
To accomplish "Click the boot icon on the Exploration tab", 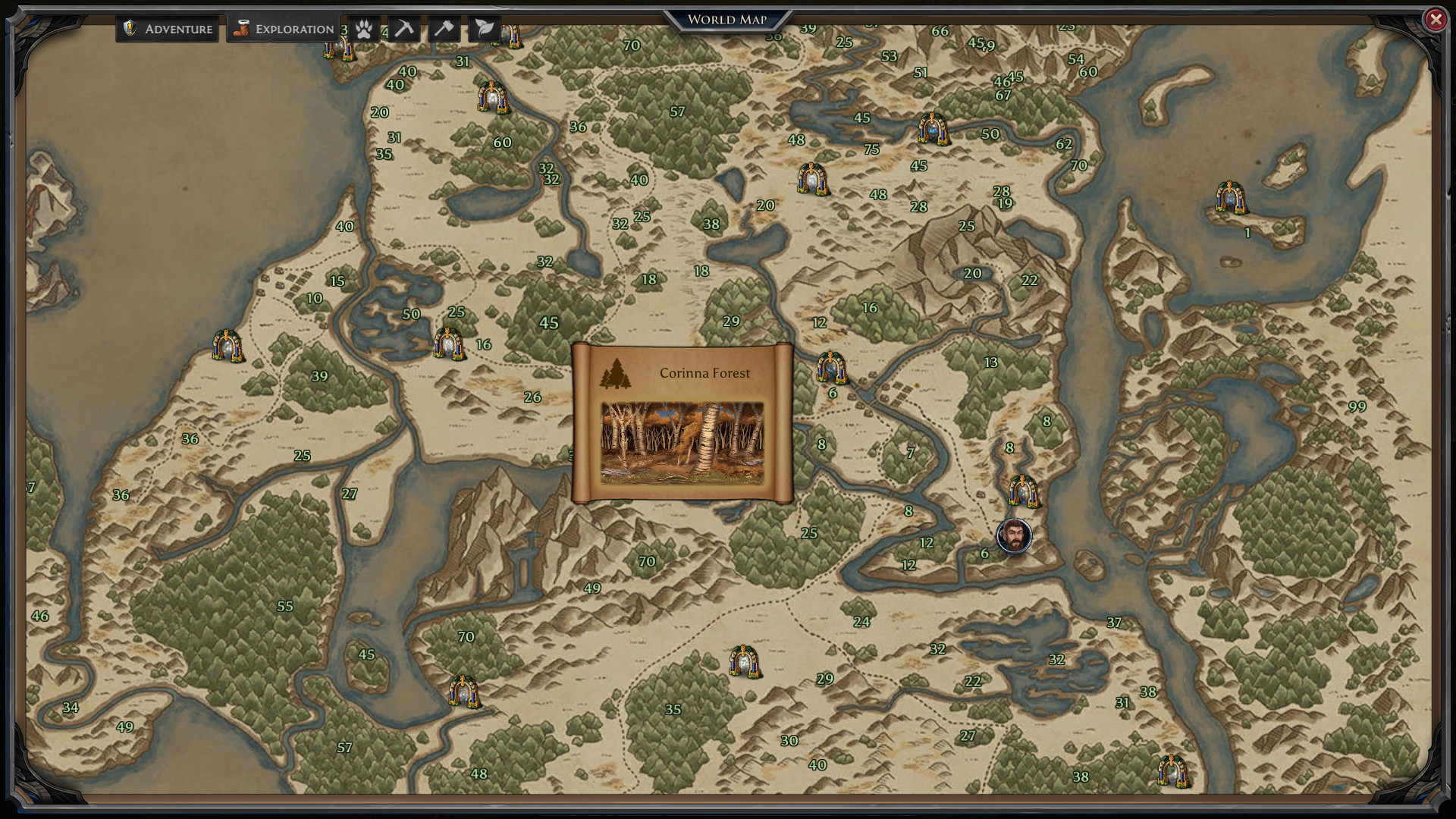I will pos(241,28).
